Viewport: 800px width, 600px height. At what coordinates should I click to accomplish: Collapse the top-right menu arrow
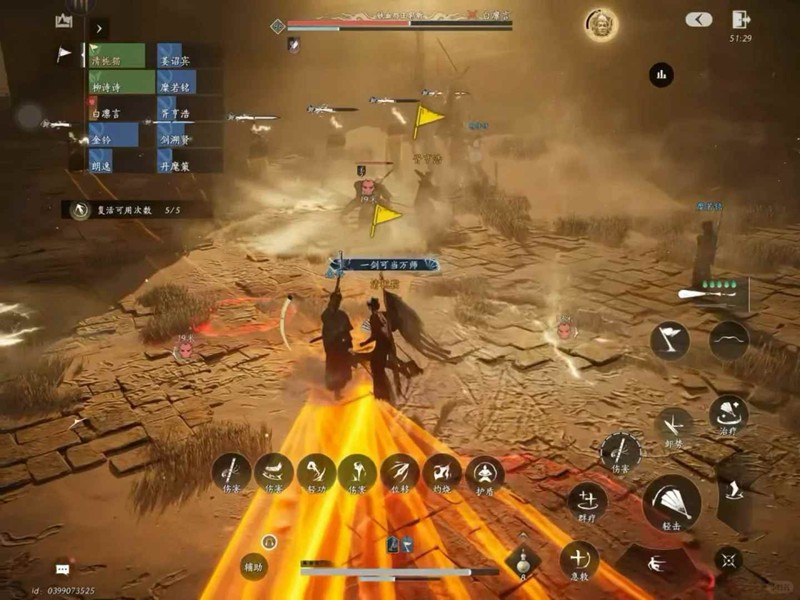pyautogui.click(x=699, y=20)
